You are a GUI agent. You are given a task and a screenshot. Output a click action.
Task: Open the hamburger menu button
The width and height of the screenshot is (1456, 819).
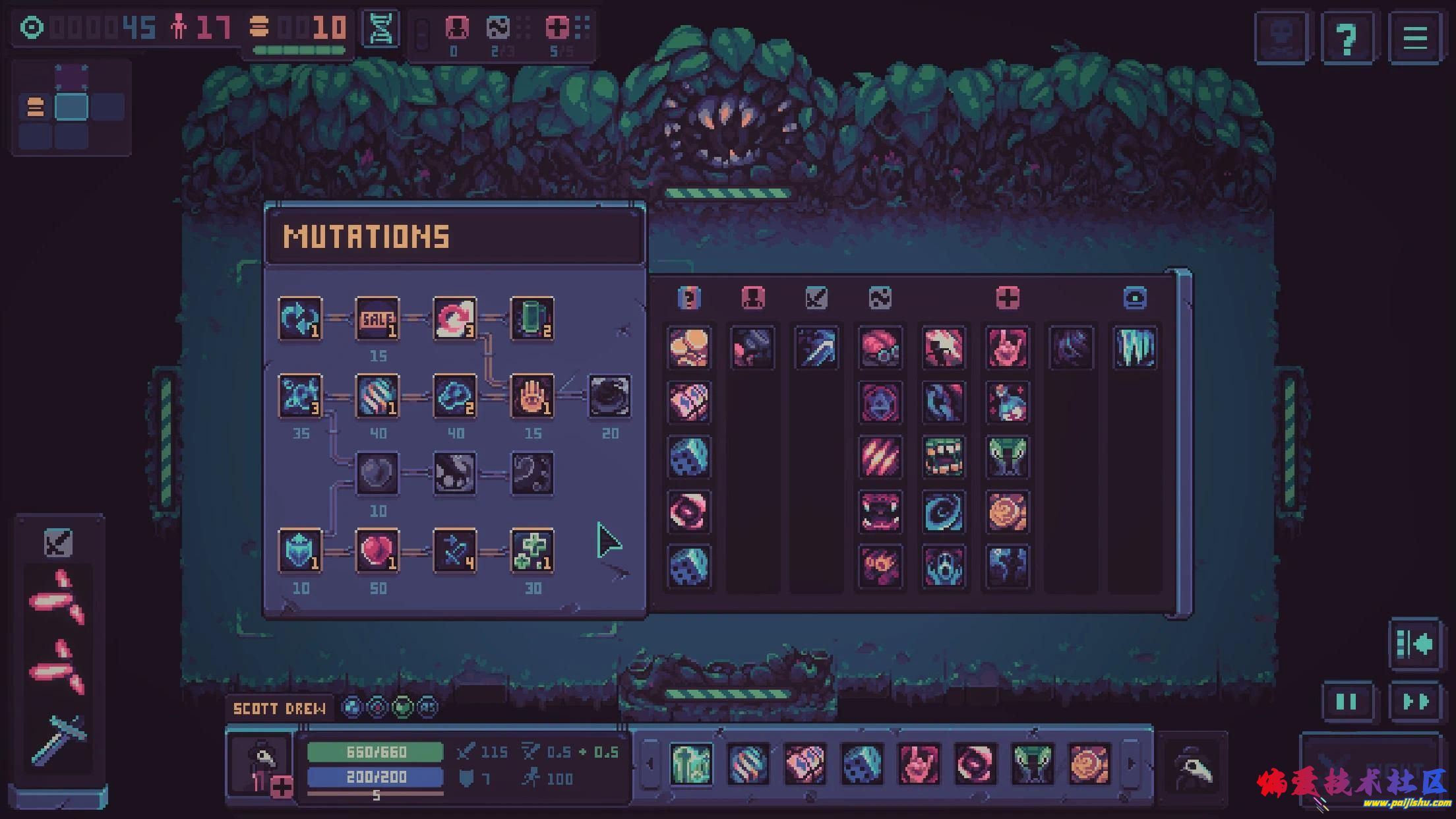coord(1414,38)
